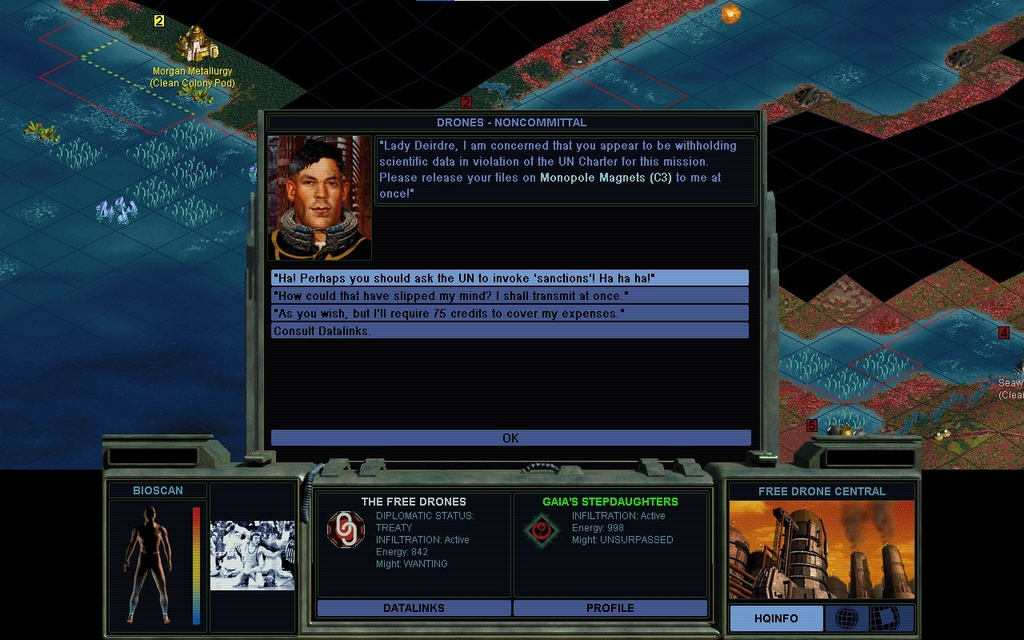Choose the reply demanding 75 credits
The image size is (1024, 640).
(509, 314)
